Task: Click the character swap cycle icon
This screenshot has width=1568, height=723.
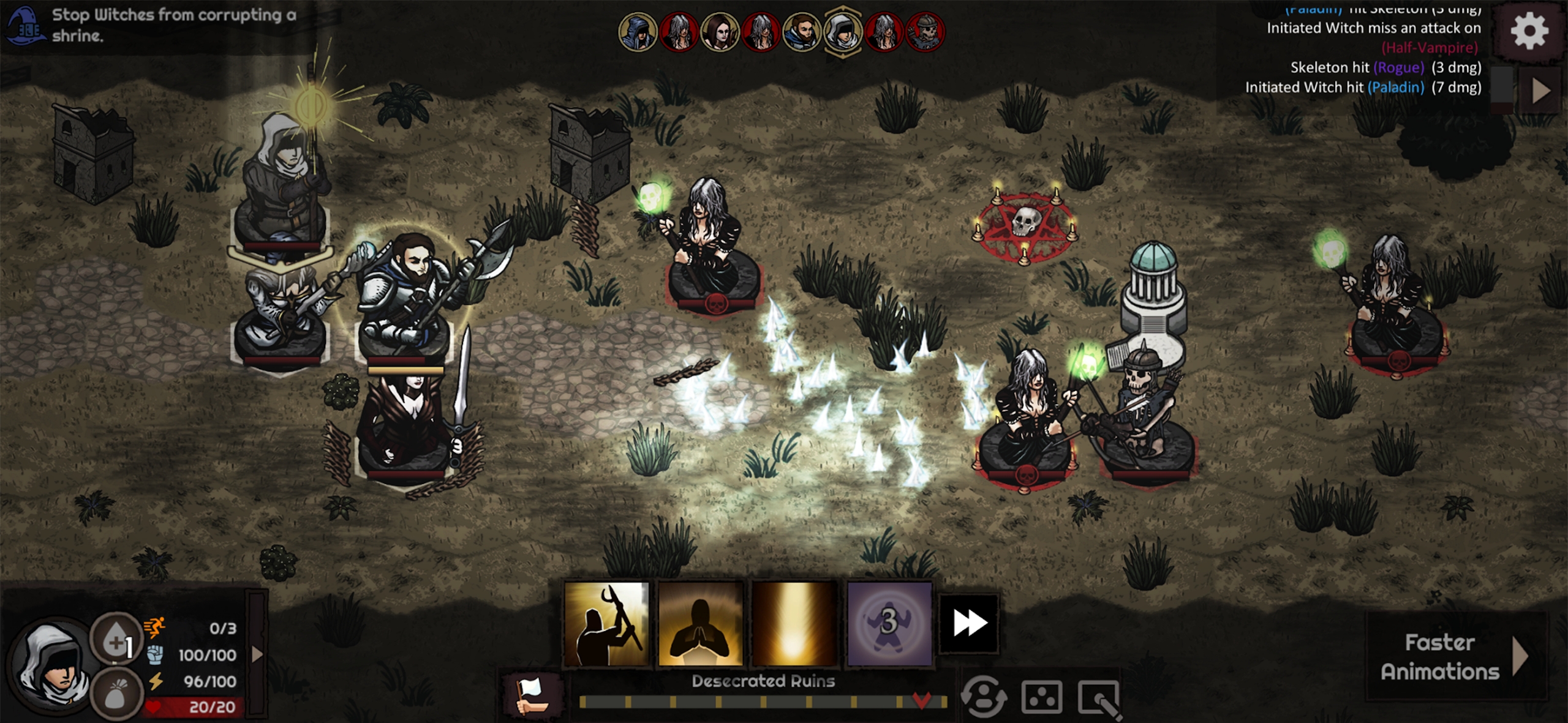Action: [x=984, y=697]
